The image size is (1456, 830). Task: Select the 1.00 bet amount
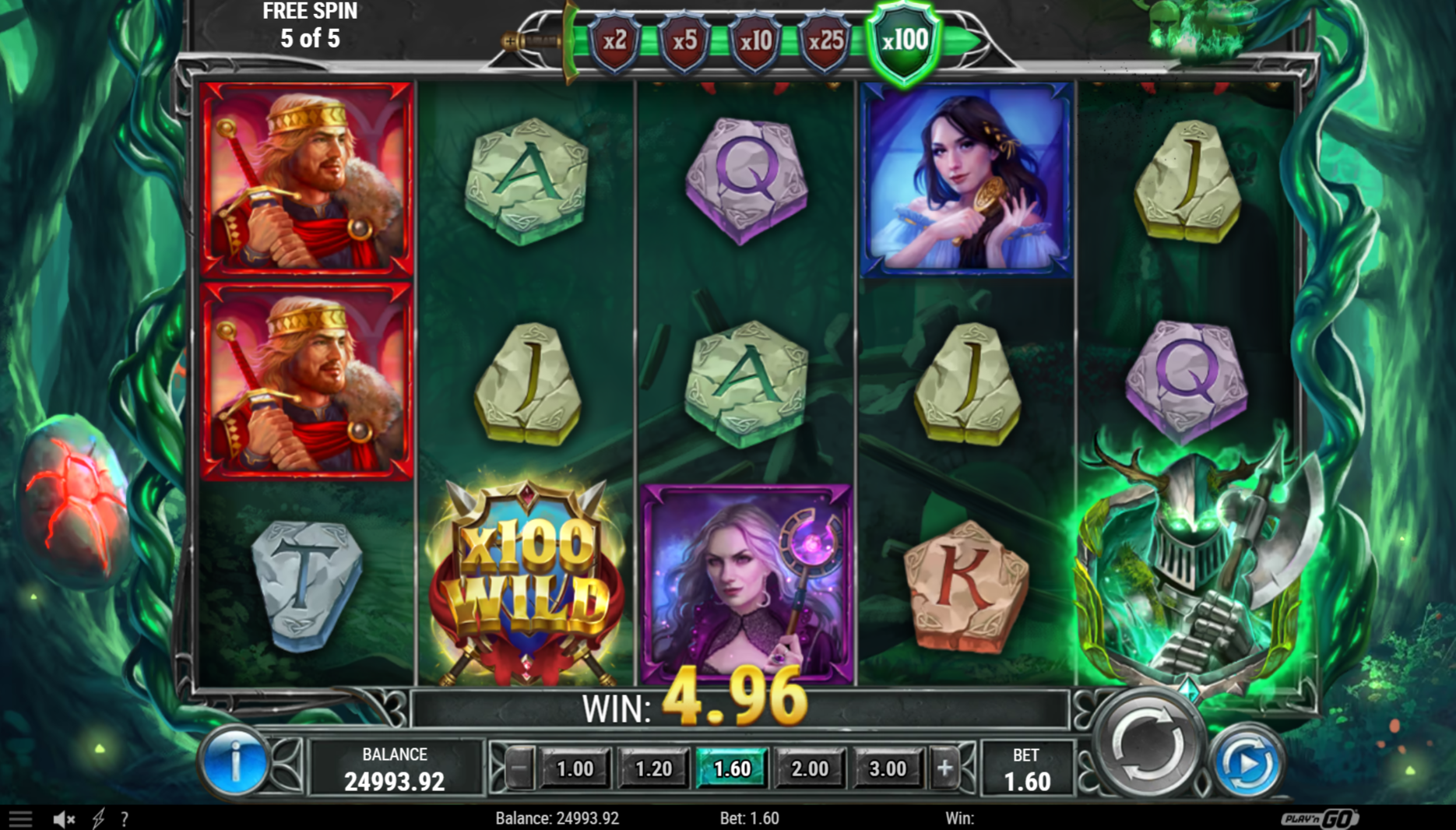coord(575,769)
